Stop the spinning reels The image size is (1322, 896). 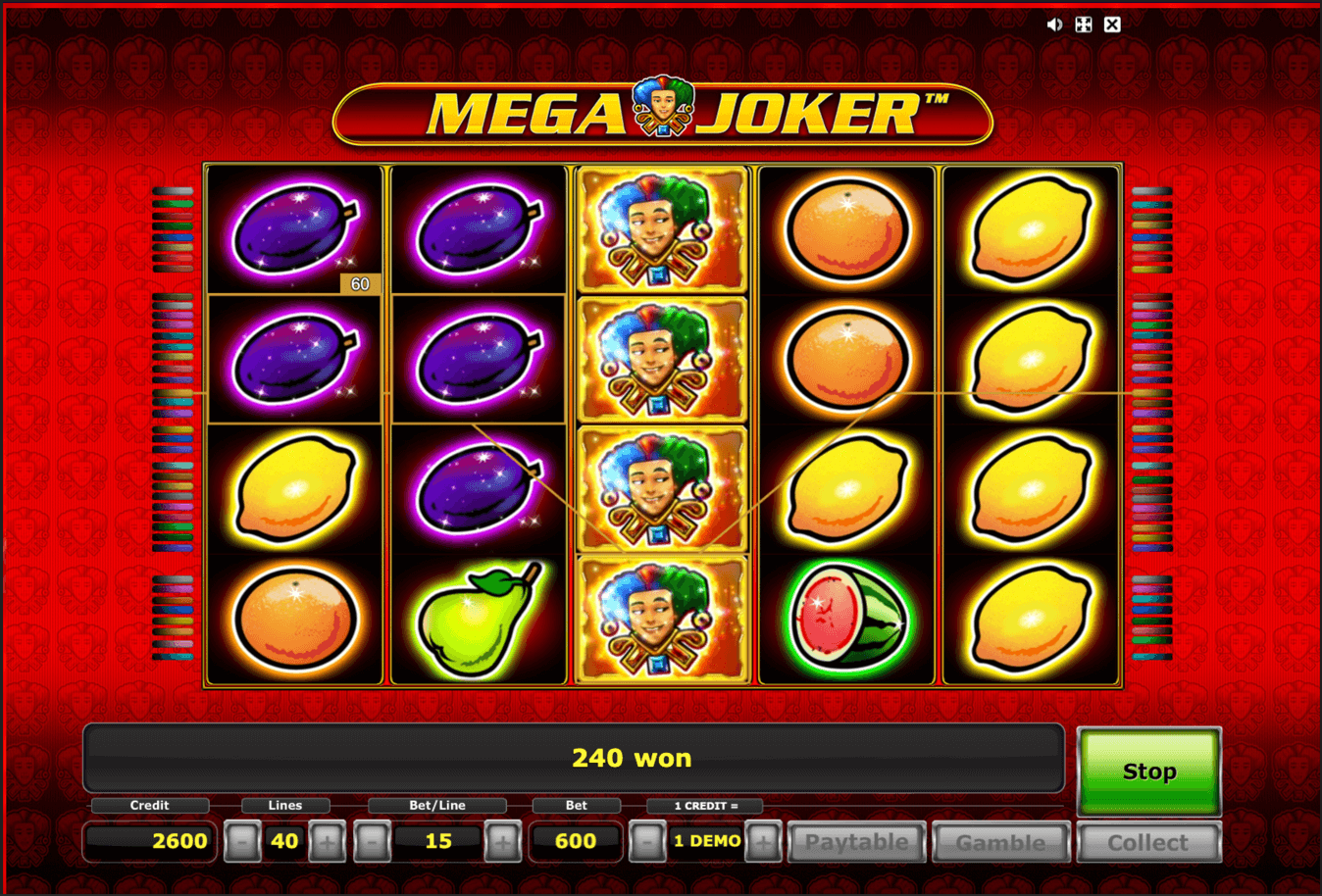pos(1148,772)
